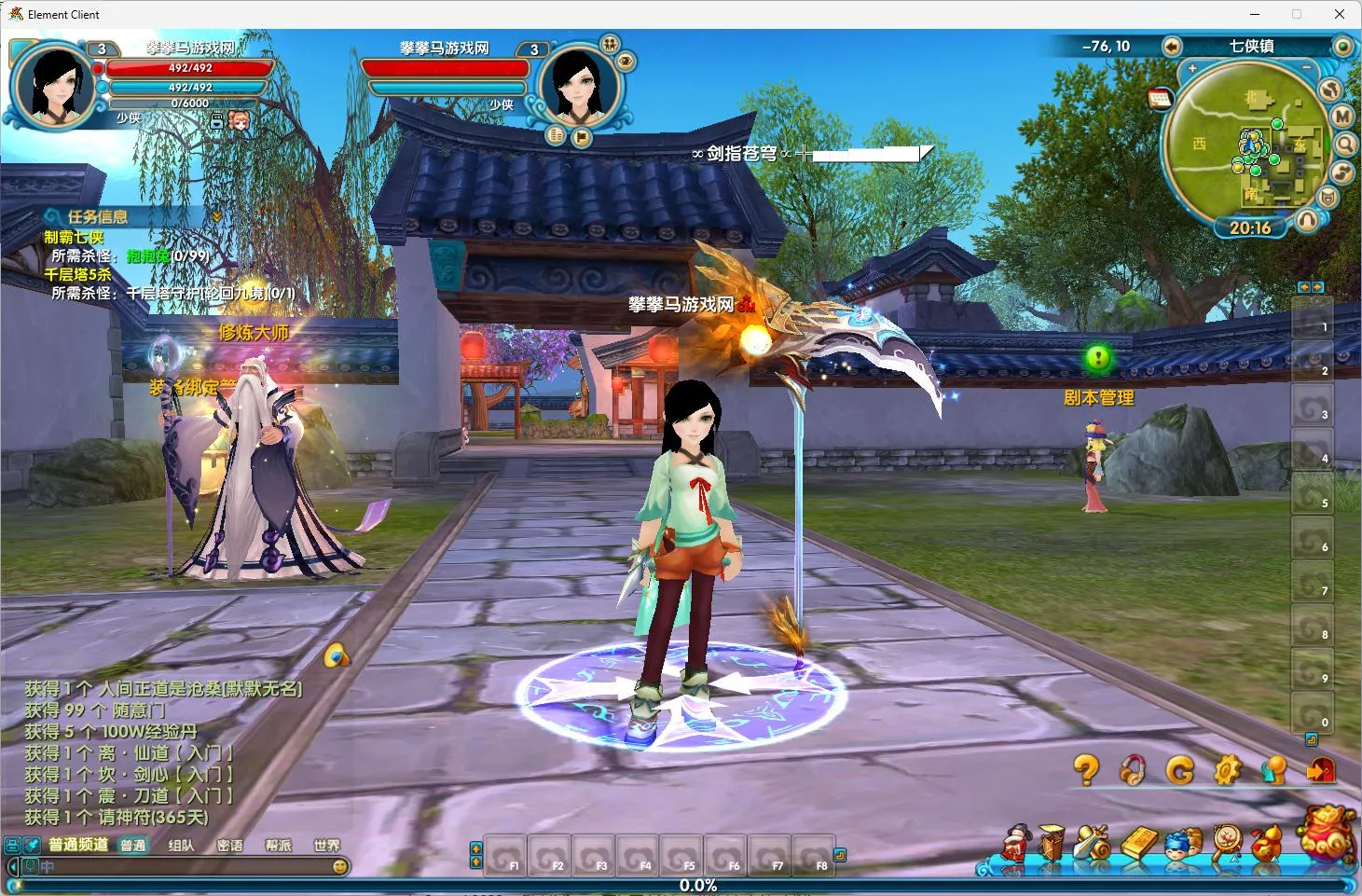Open the calendar icon next to minimap
This screenshot has width=1362, height=896.
(x=1160, y=98)
